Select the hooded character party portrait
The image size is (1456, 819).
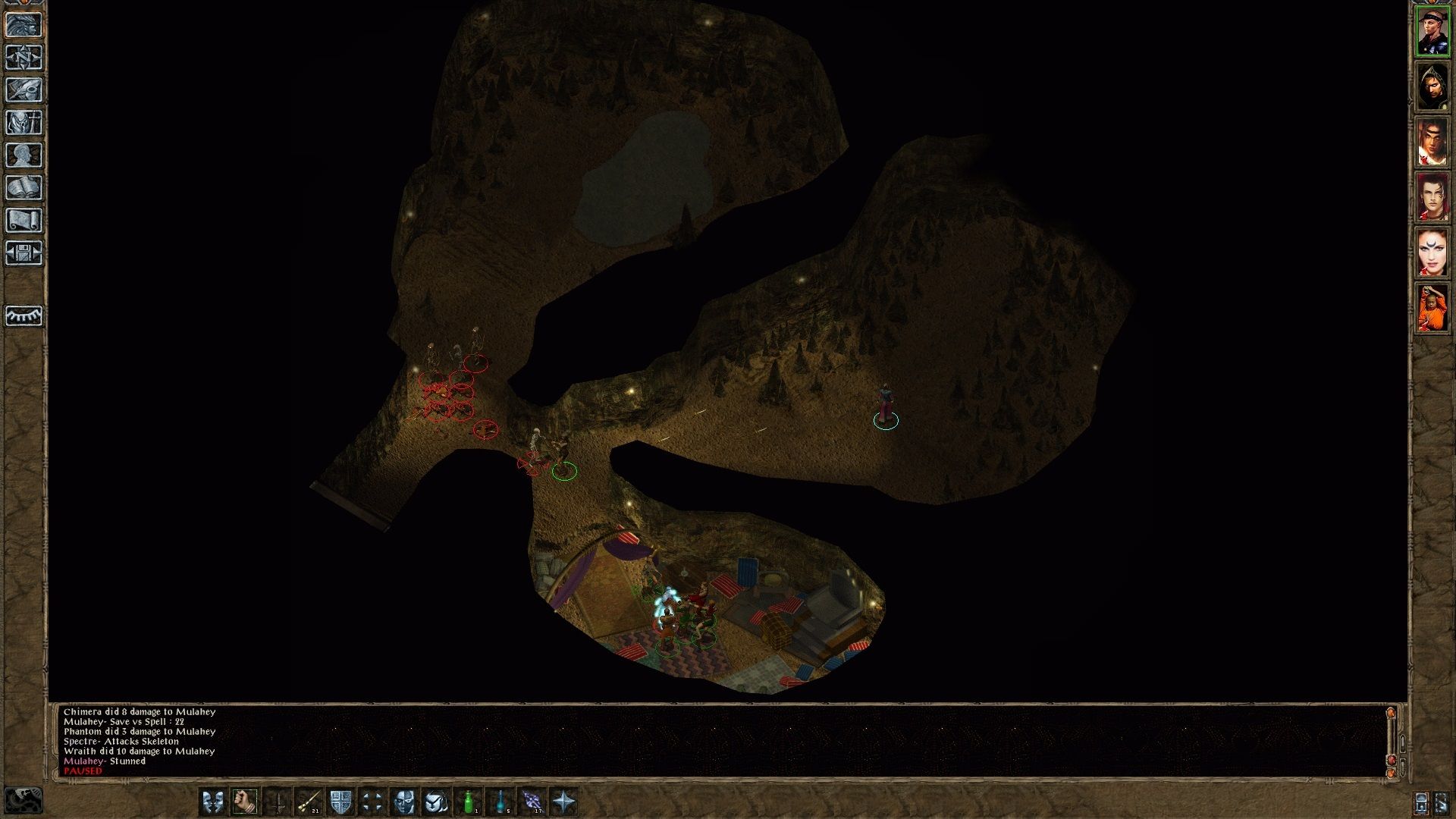(x=1432, y=87)
